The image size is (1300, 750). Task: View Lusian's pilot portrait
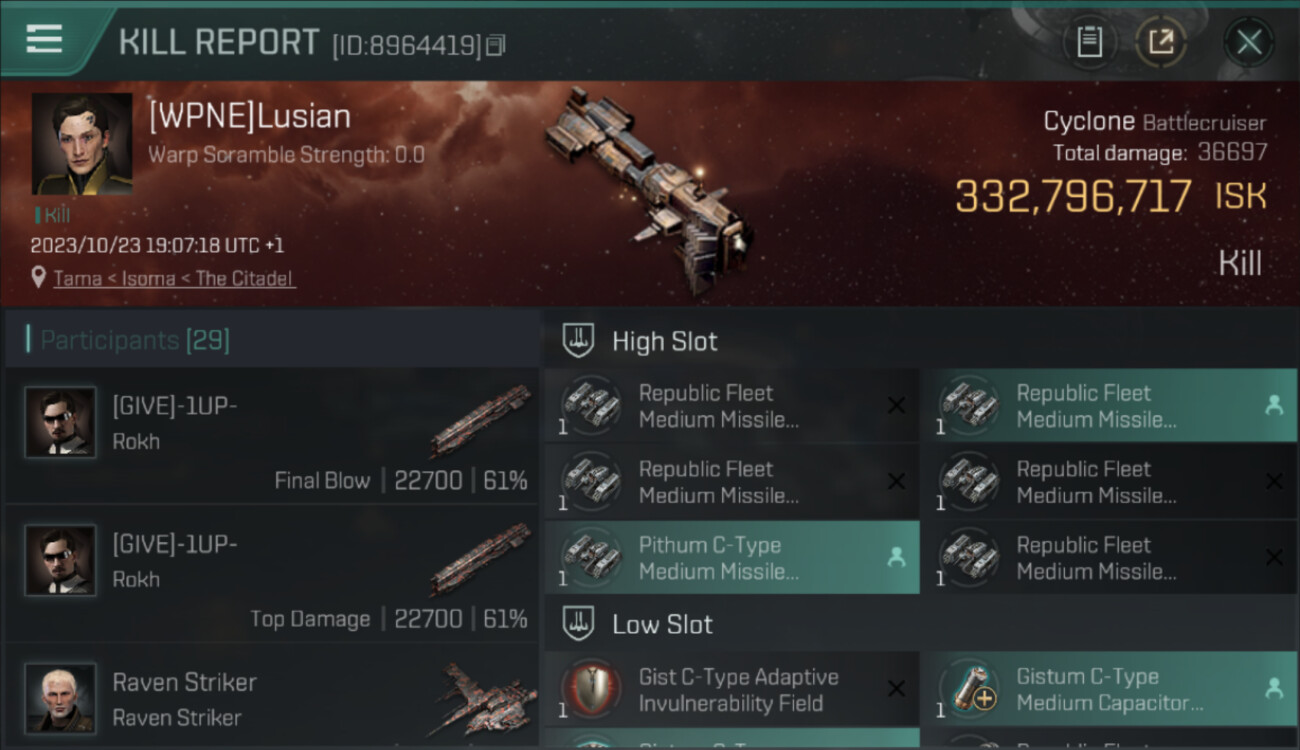82,144
